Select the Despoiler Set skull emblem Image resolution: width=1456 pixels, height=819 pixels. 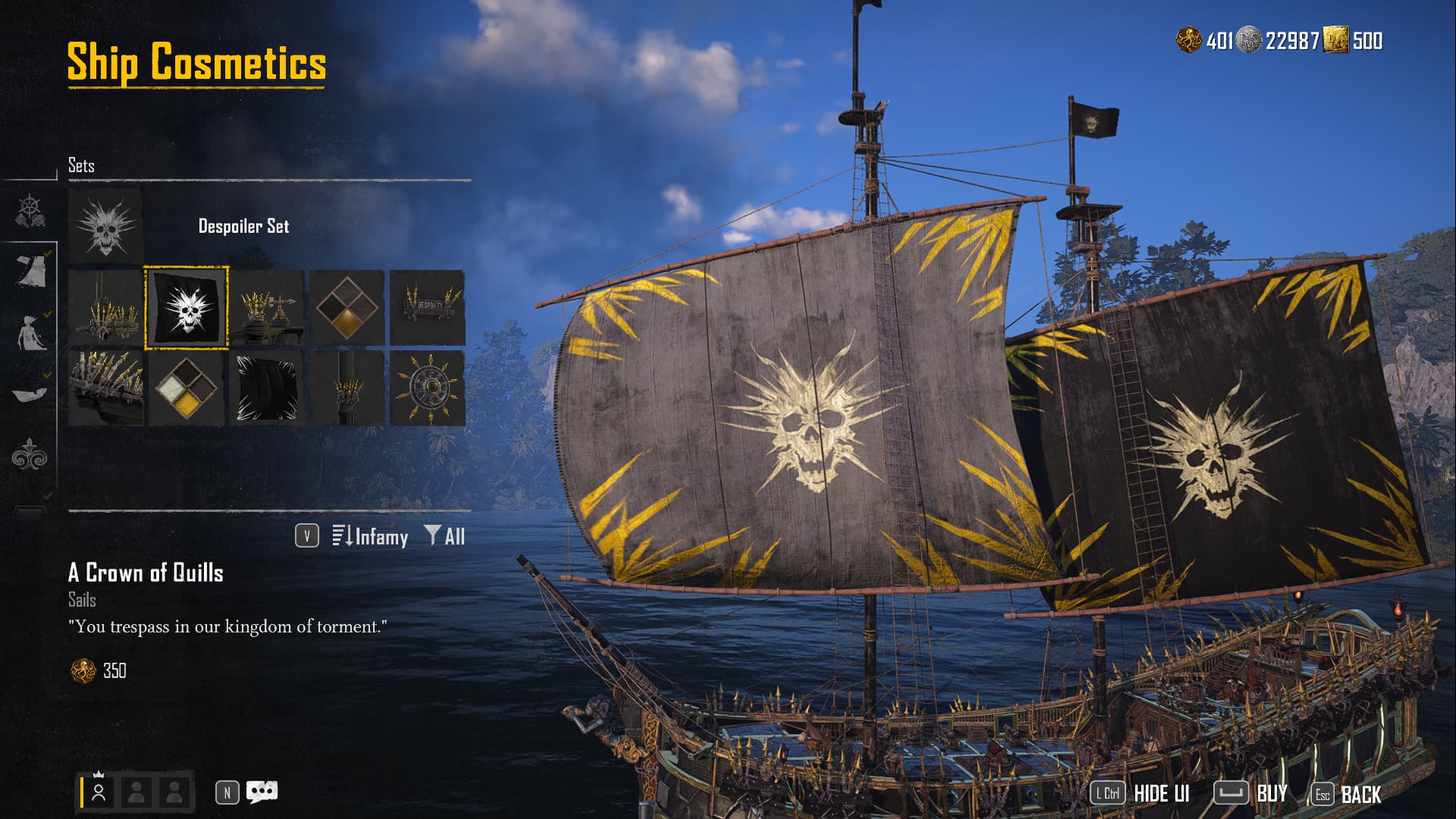(x=105, y=226)
